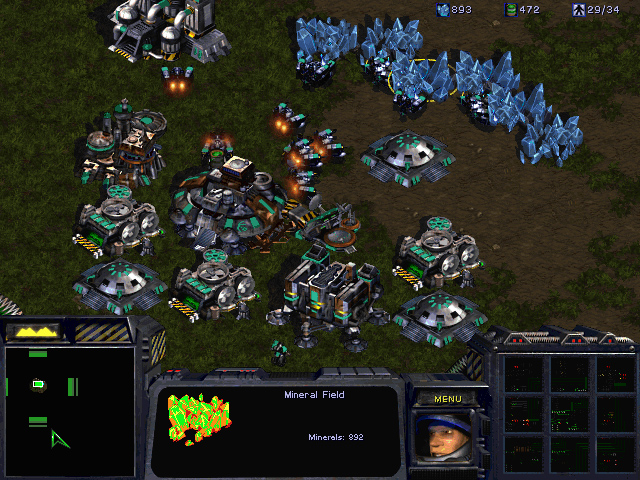Click on the minimap

pyautogui.click(x=69, y=410)
